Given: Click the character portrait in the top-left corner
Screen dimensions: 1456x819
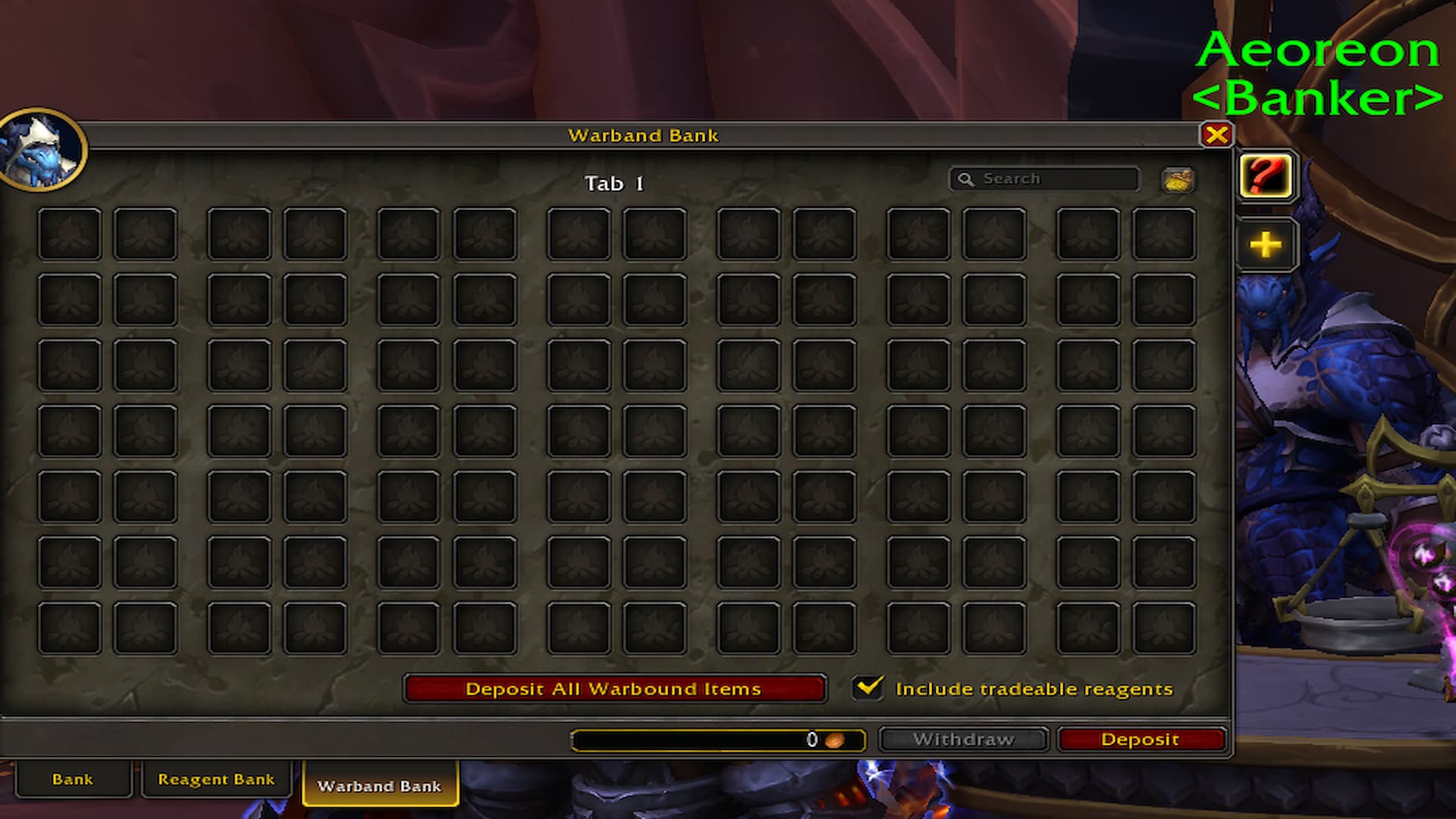Looking at the screenshot, I should pos(42,149).
